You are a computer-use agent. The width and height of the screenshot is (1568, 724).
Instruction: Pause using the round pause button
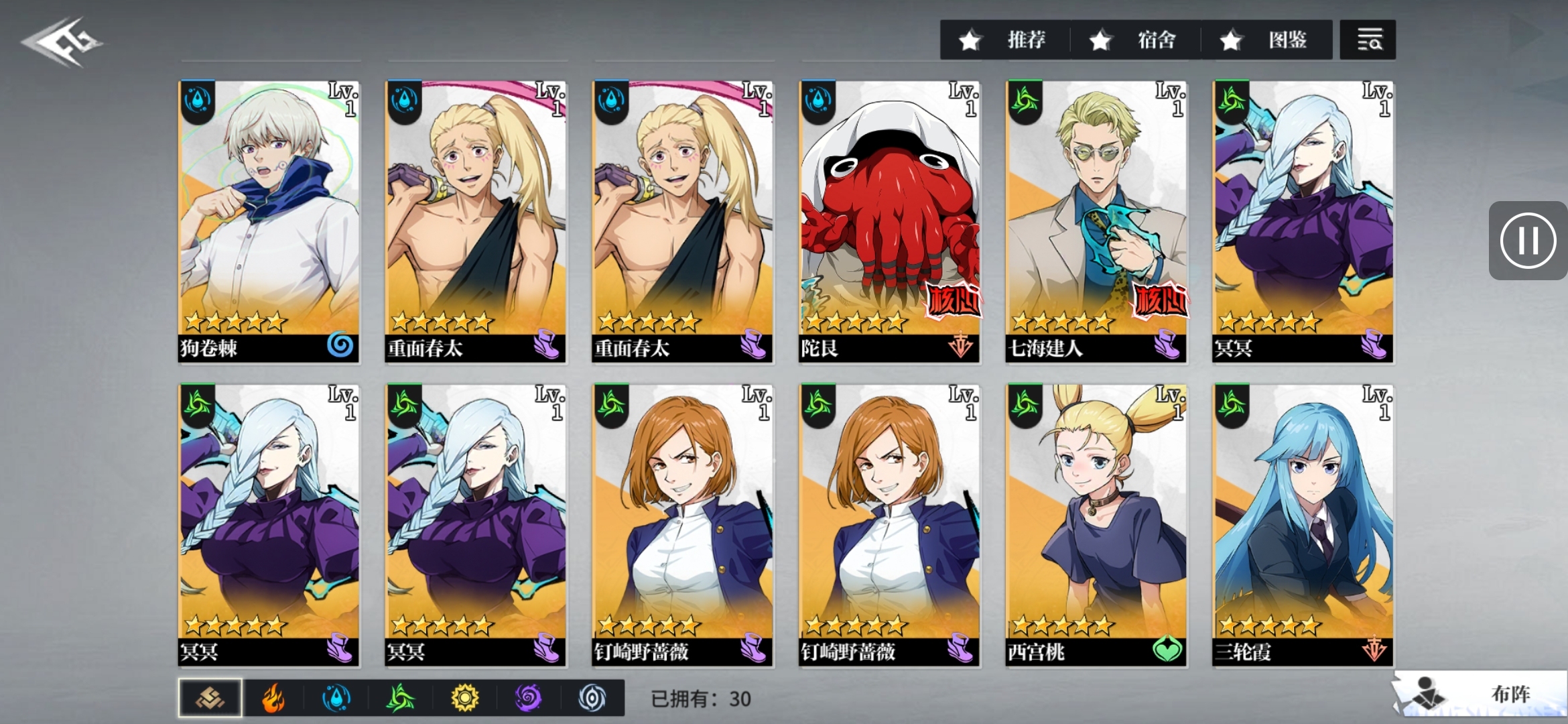pyautogui.click(x=1528, y=240)
